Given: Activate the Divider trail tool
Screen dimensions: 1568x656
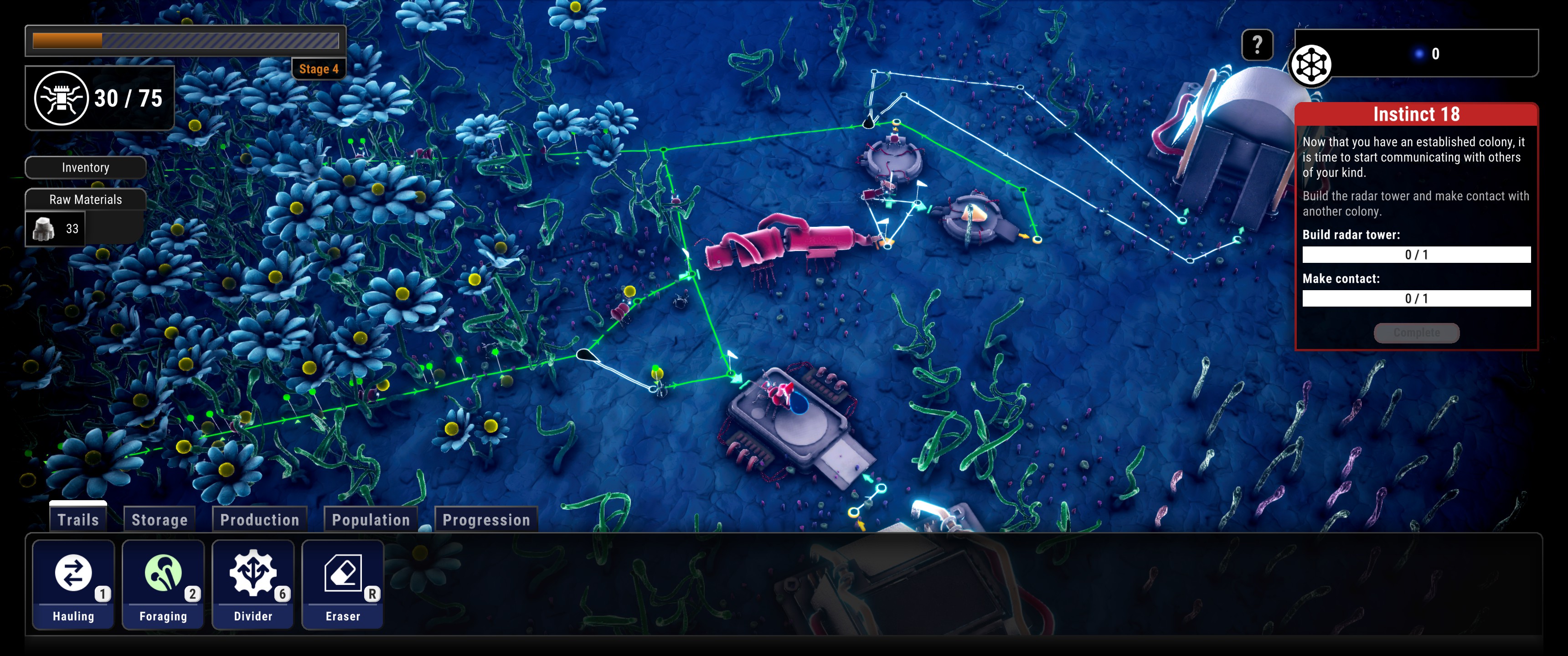Looking at the screenshot, I should (253, 584).
